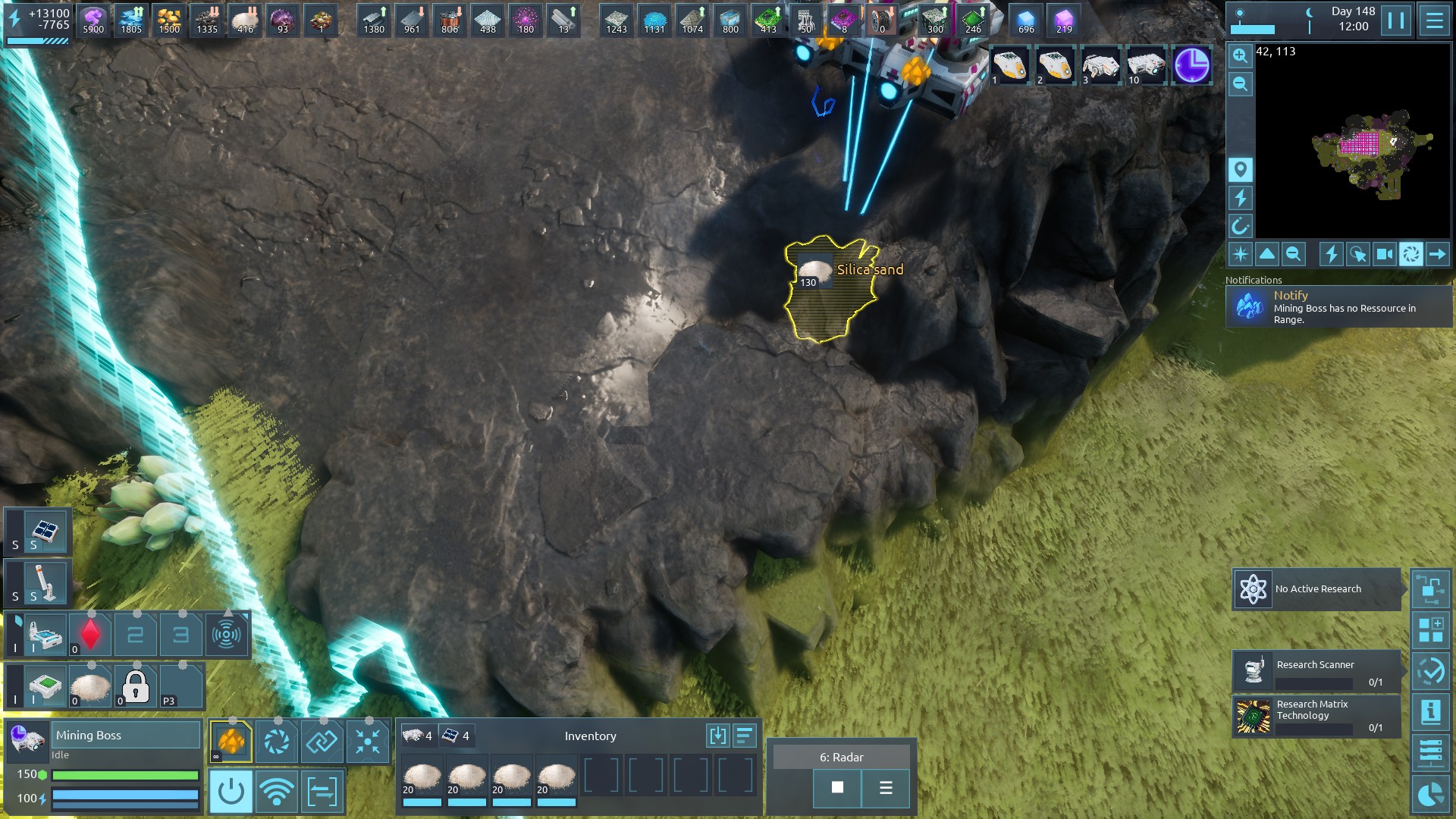
Task: Open the inventory sort list button
Action: click(x=745, y=736)
